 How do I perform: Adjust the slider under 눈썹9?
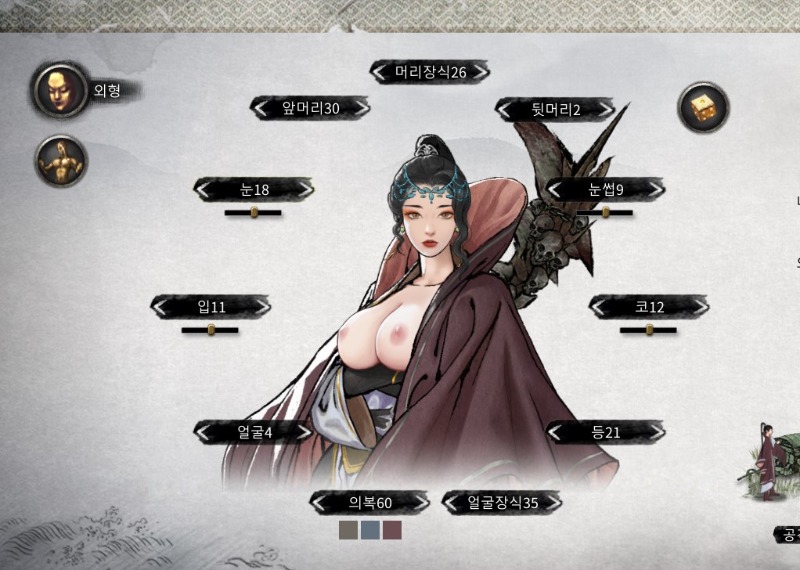click(606, 212)
